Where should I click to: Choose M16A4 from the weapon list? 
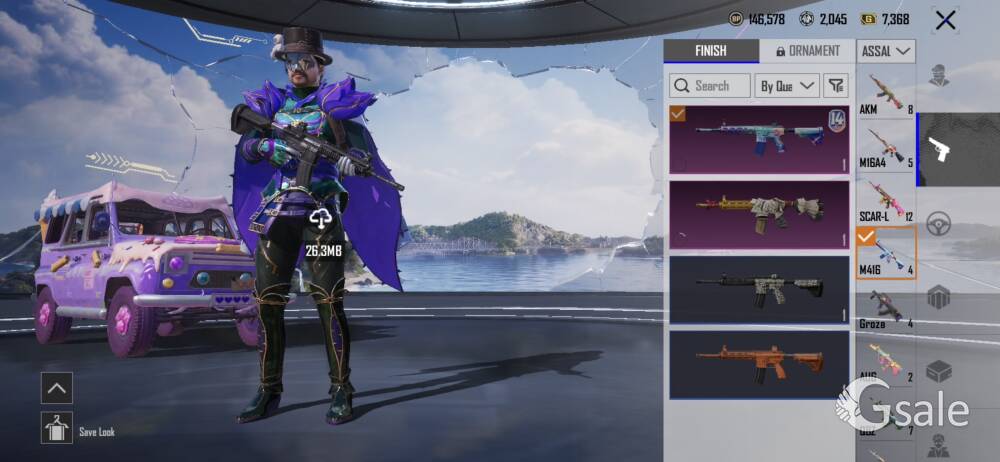pyautogui.click(x=886, y=147)
